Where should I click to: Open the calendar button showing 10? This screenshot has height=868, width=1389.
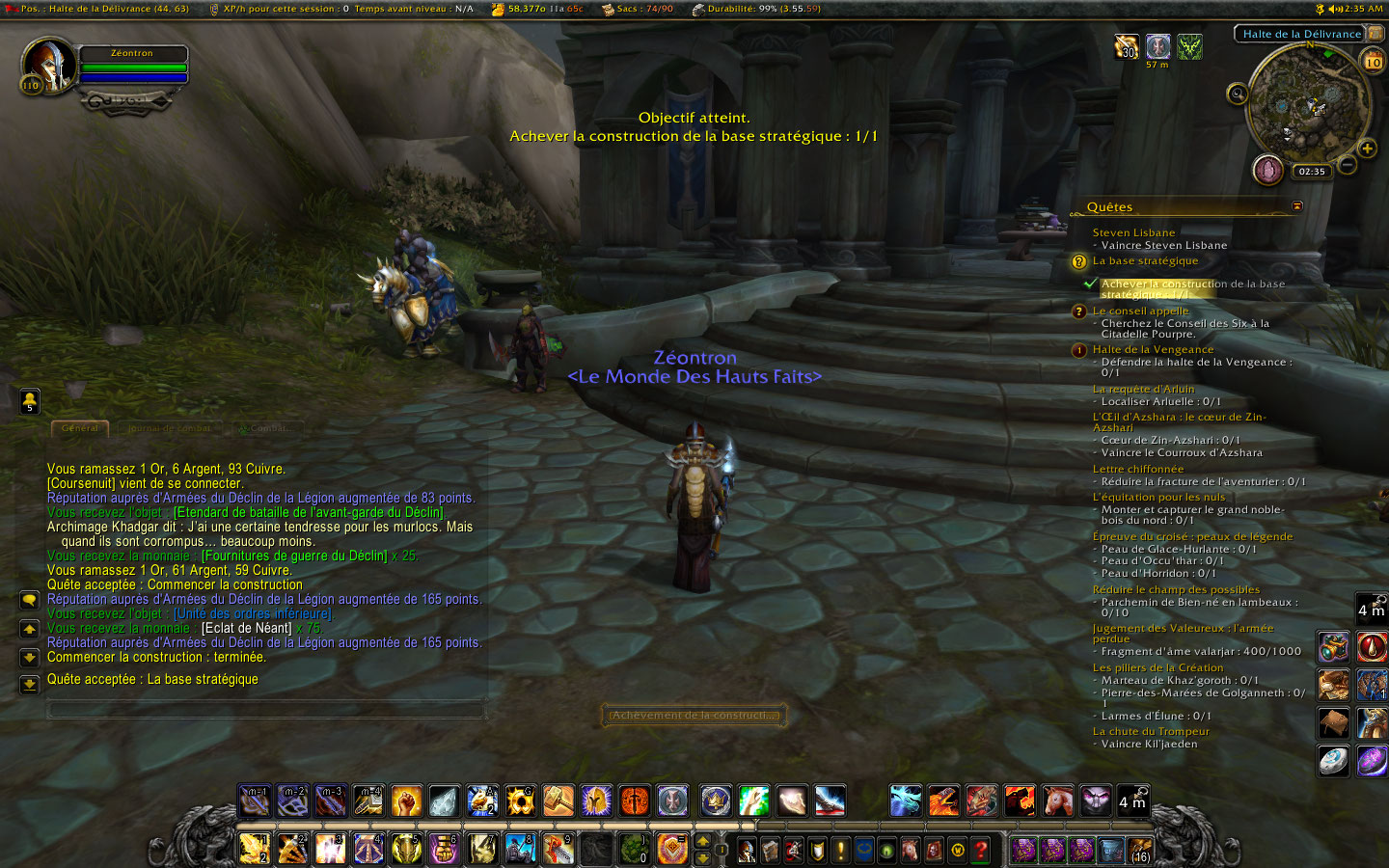(x=1373, y=62)
